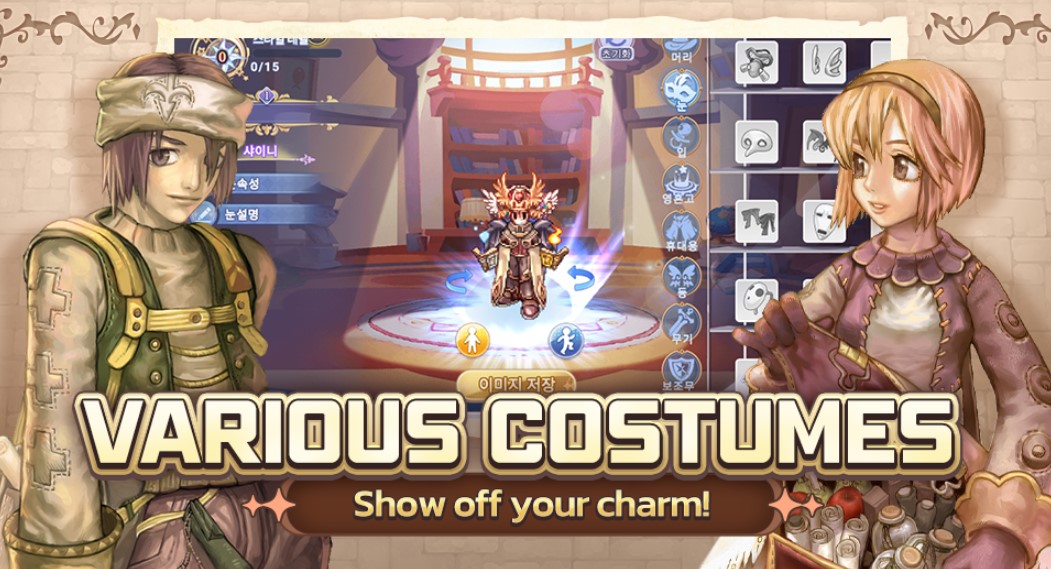This screenshot has height=569, width=1051.
Task: Select the standing pose button
Action: [x=471, y=339]
